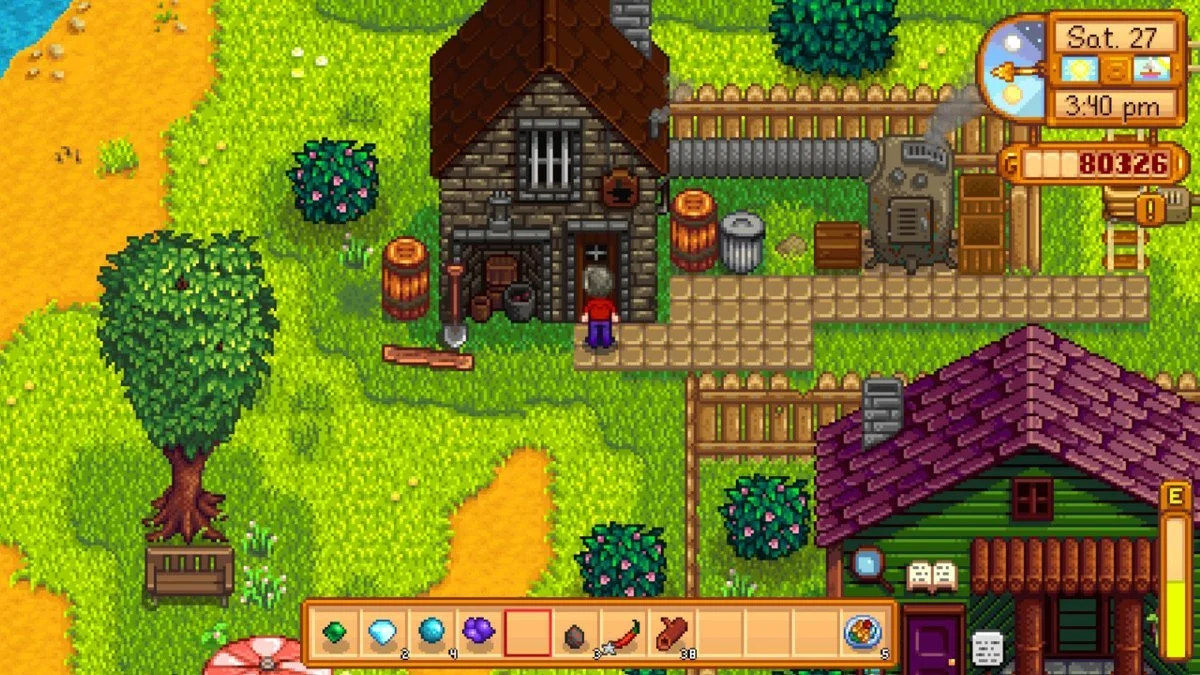Select the green emerald hotbar slot
This screenshot has width=1200, height=675.
334,633
